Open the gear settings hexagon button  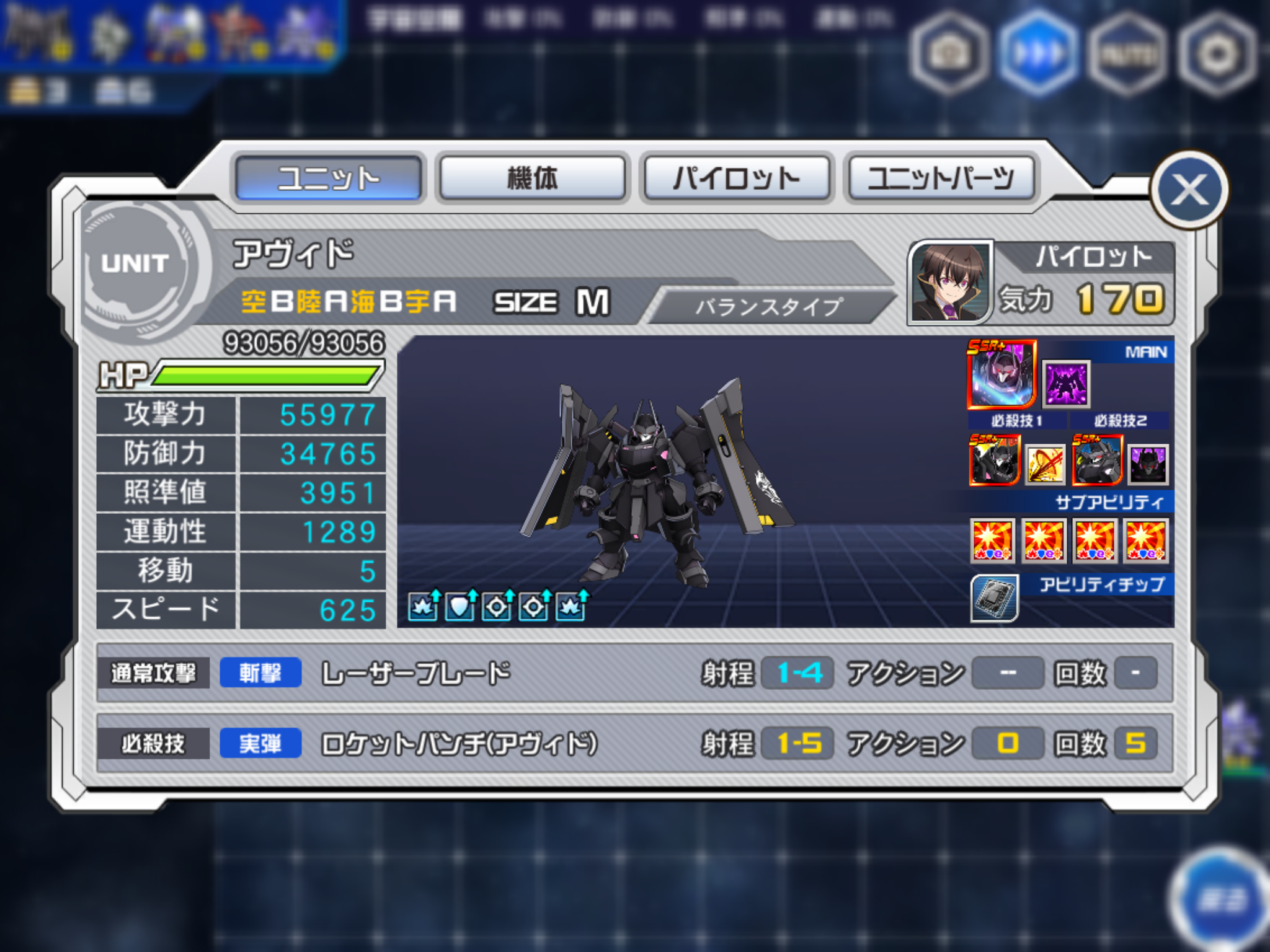[x=1216, y=55]
